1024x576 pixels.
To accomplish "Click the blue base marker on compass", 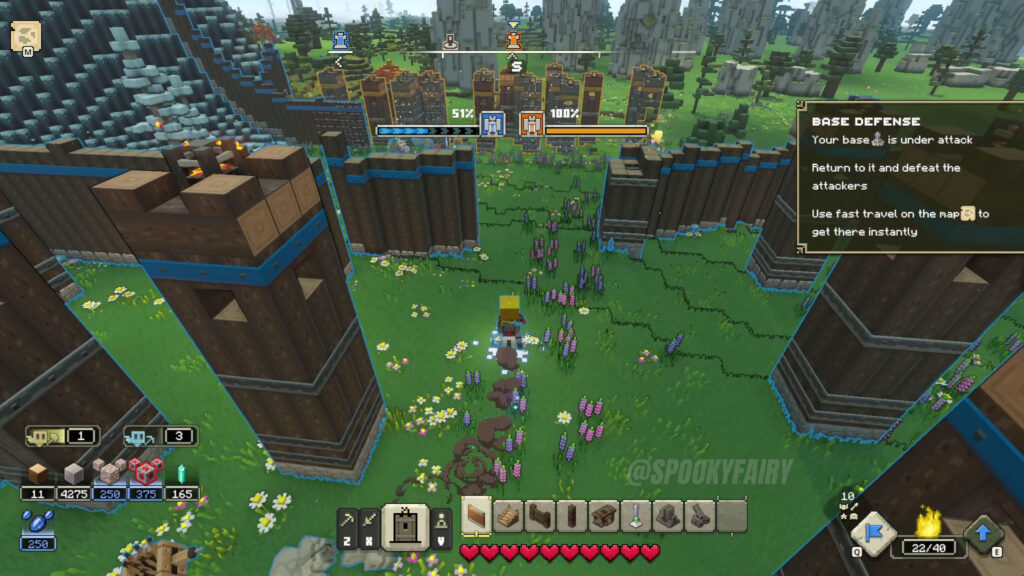I will [x=341, y=40].
